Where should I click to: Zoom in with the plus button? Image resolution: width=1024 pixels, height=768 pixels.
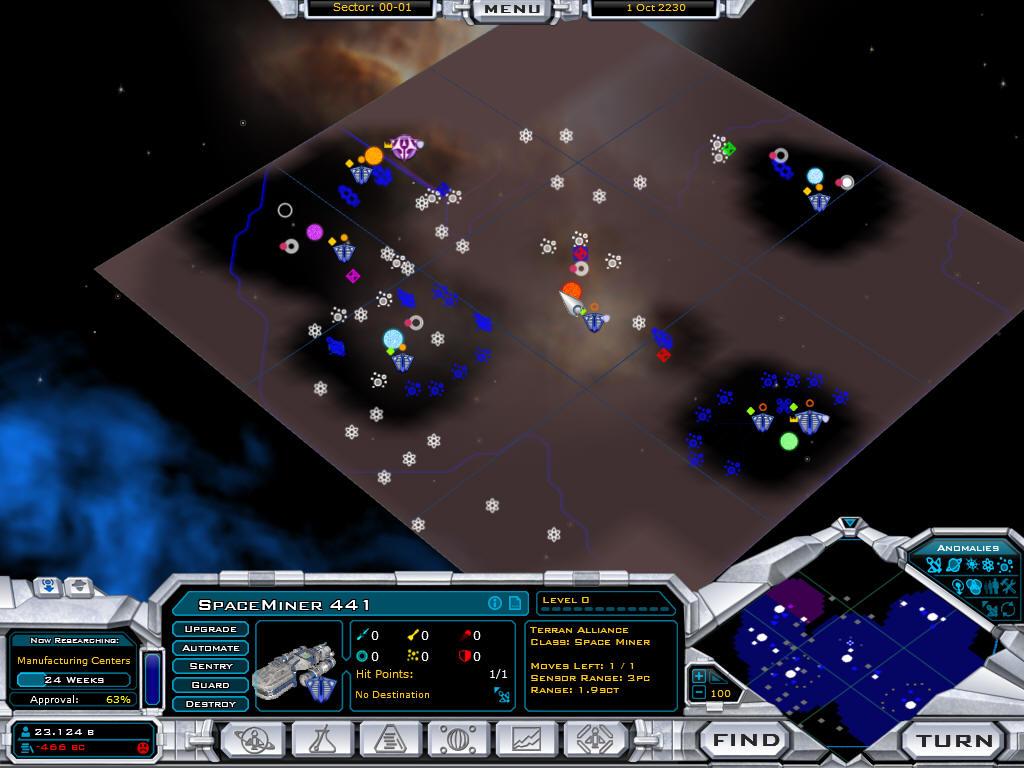coord(699,676)
